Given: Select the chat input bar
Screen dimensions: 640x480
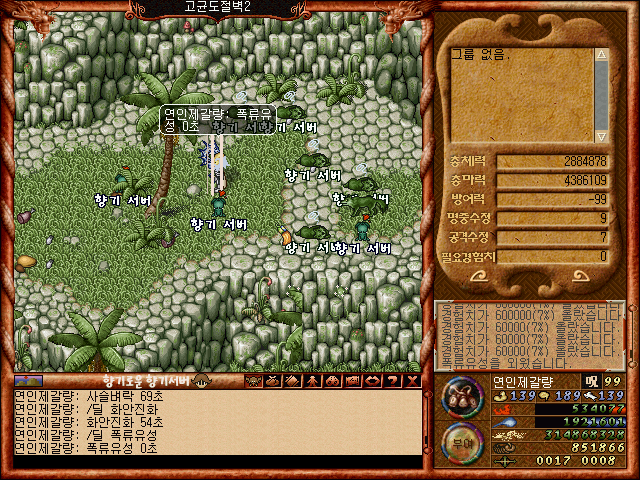Looking at the screenshot, I should click(x=220, y=462).
